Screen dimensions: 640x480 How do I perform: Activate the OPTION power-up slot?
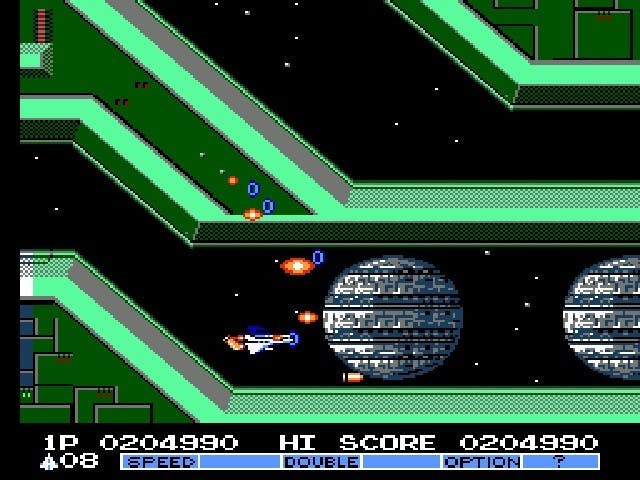tap(481, 462)
